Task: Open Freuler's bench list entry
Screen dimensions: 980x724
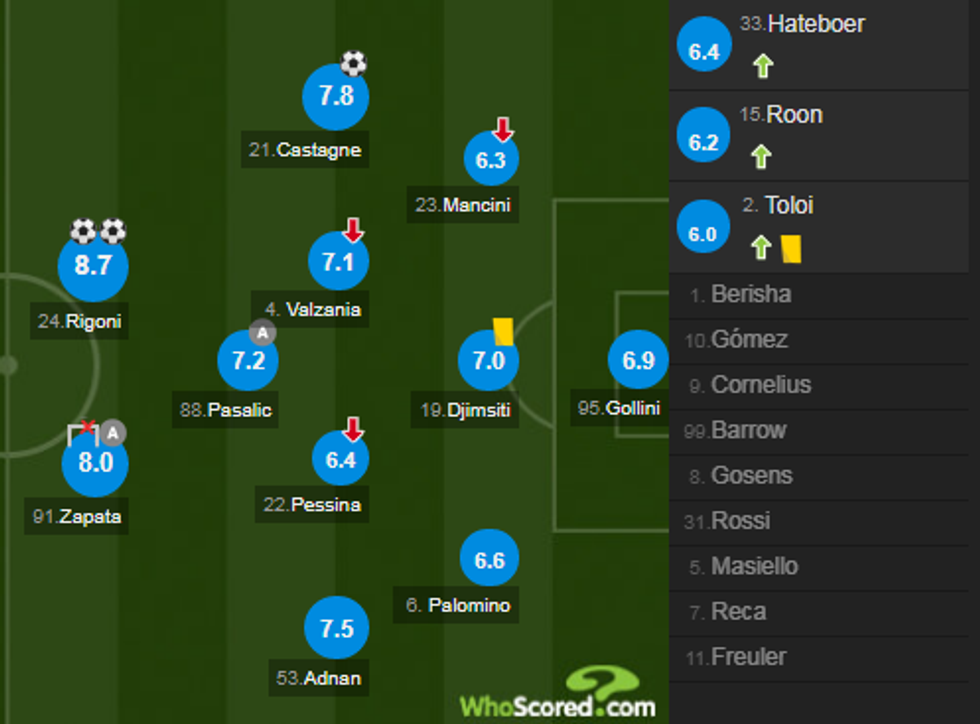Action: pos(749,657)
